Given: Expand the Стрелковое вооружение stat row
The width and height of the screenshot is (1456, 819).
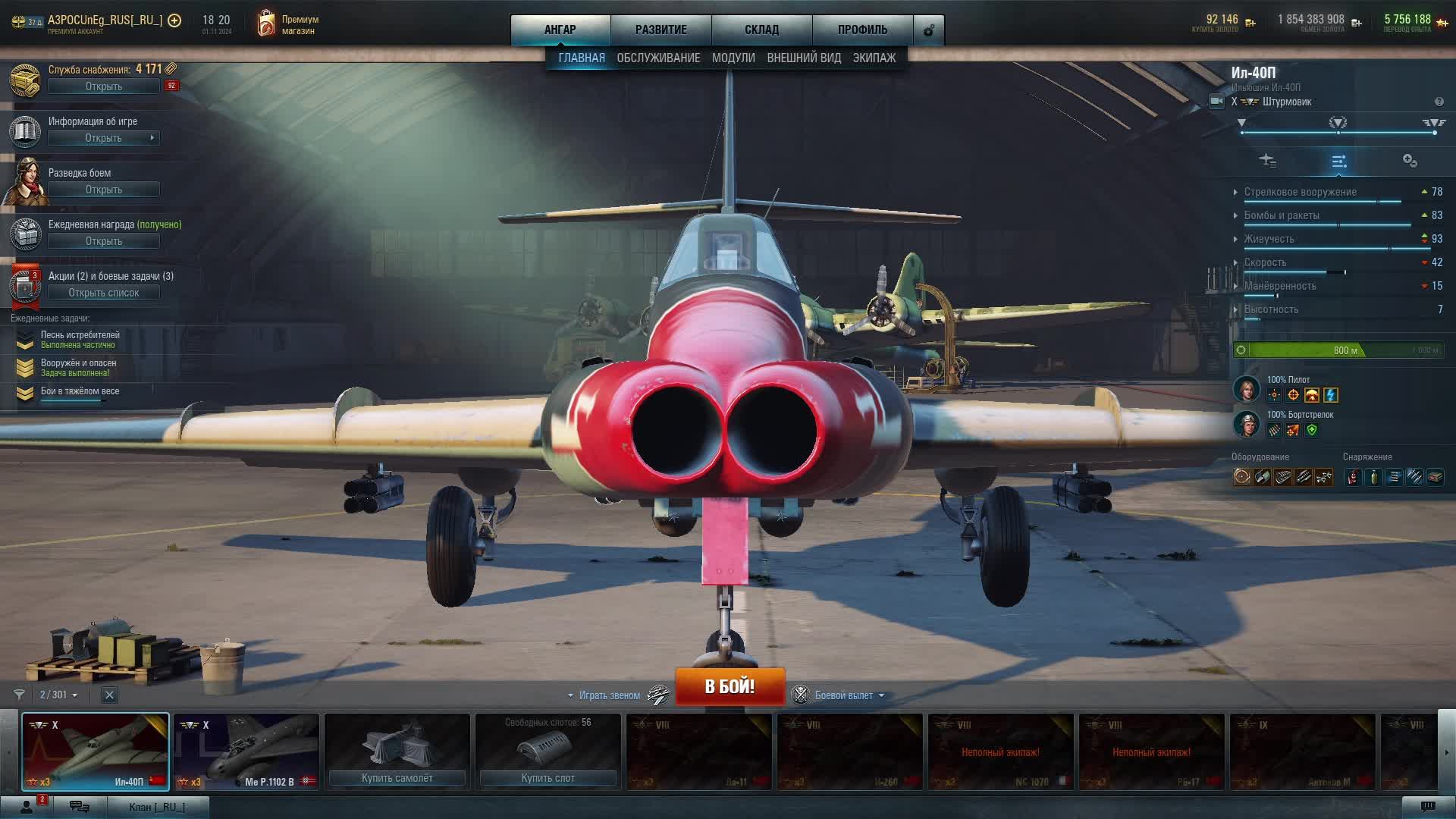Looking at the screenshot, I should (x=1300, y=192).
